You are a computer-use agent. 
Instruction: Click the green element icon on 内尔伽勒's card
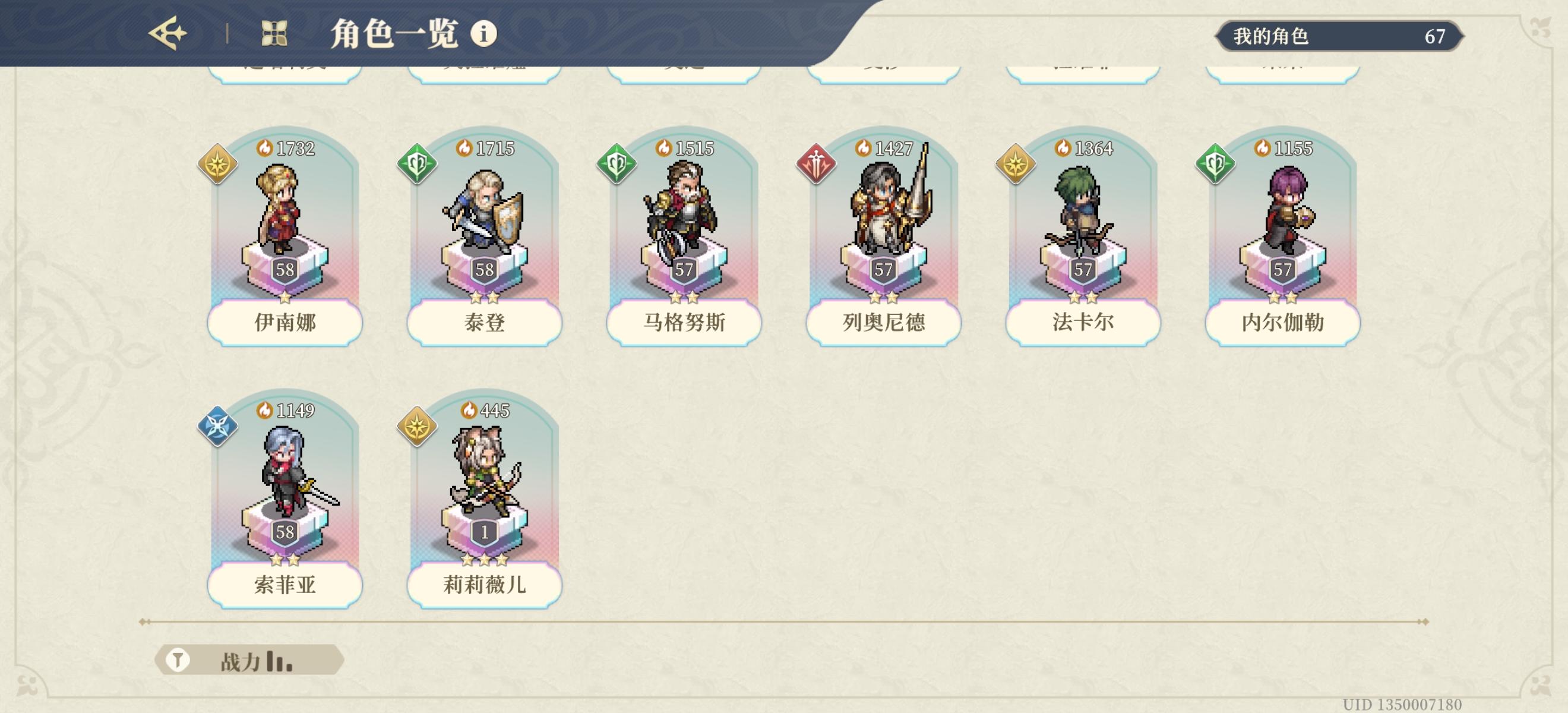1215,165
